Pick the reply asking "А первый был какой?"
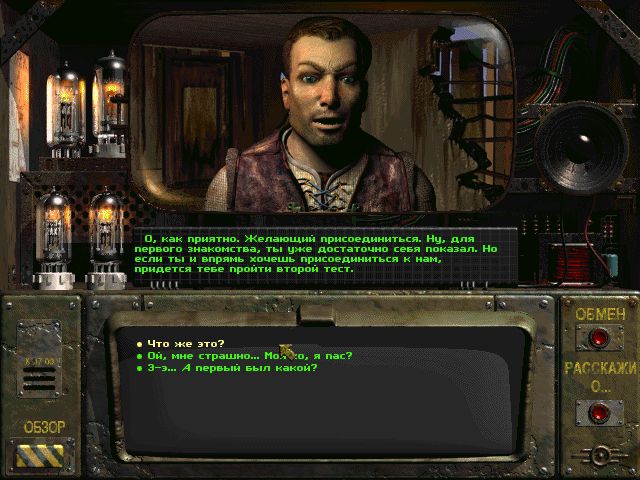Viewport: 640px width, 480px height. tap(232, 367)
